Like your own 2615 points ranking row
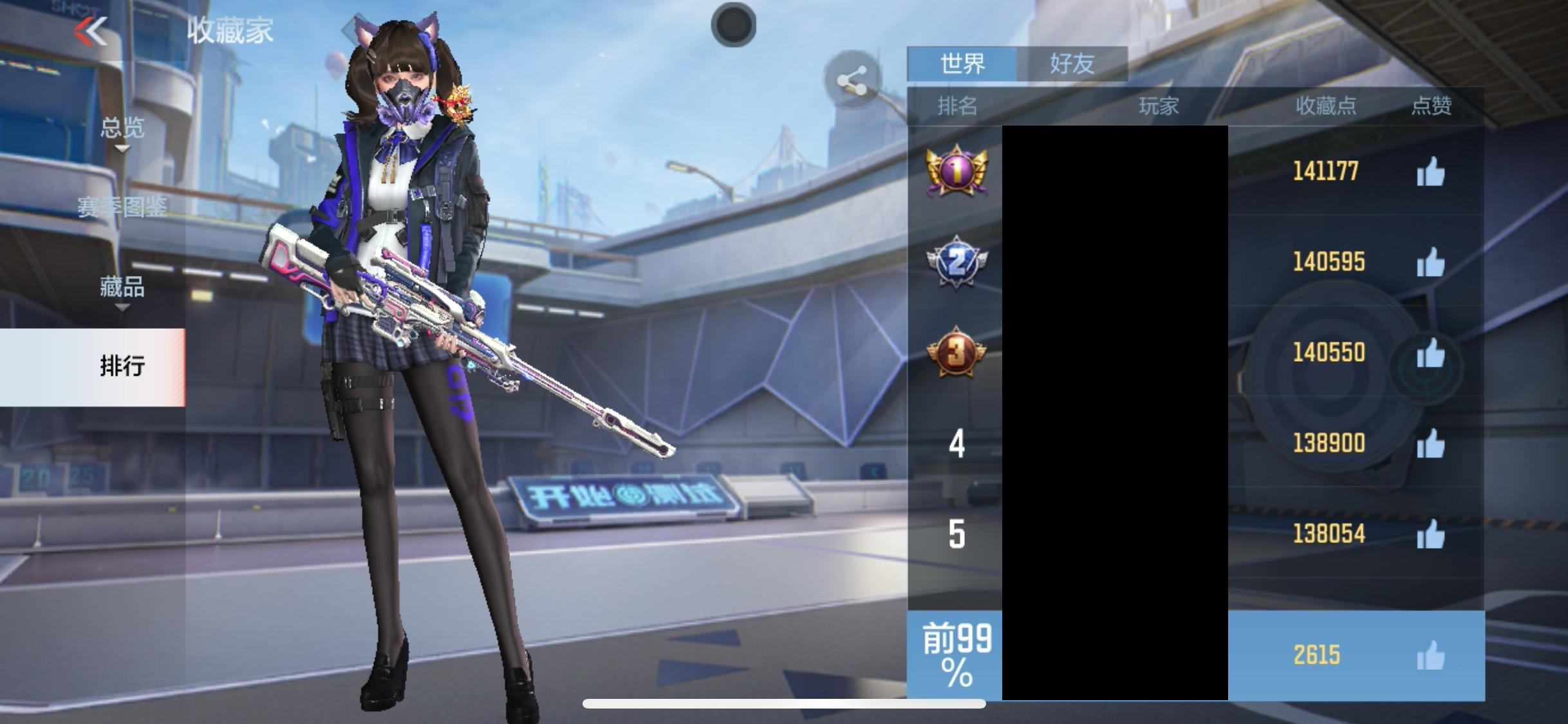 (x=1430, y=656)
